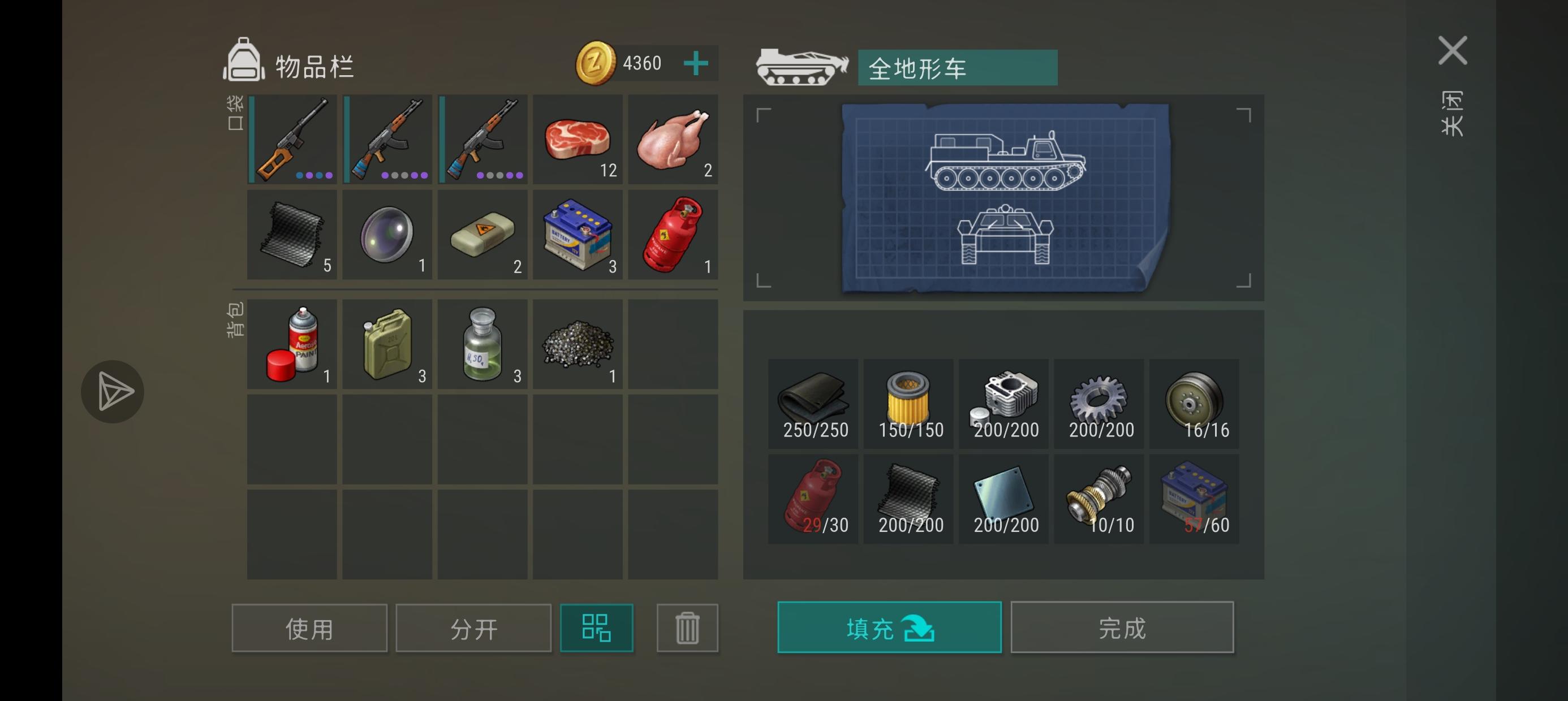
Task: Select the sniper rifle in the pocket slot
Action: click(x=293, y=139)
